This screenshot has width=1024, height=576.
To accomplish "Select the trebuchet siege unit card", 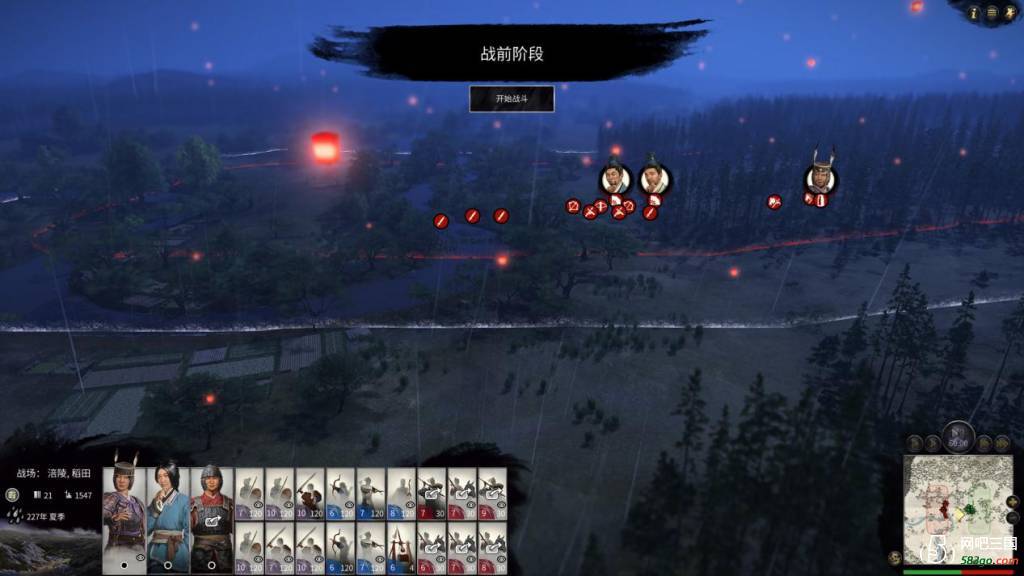I will click(401, 547).
